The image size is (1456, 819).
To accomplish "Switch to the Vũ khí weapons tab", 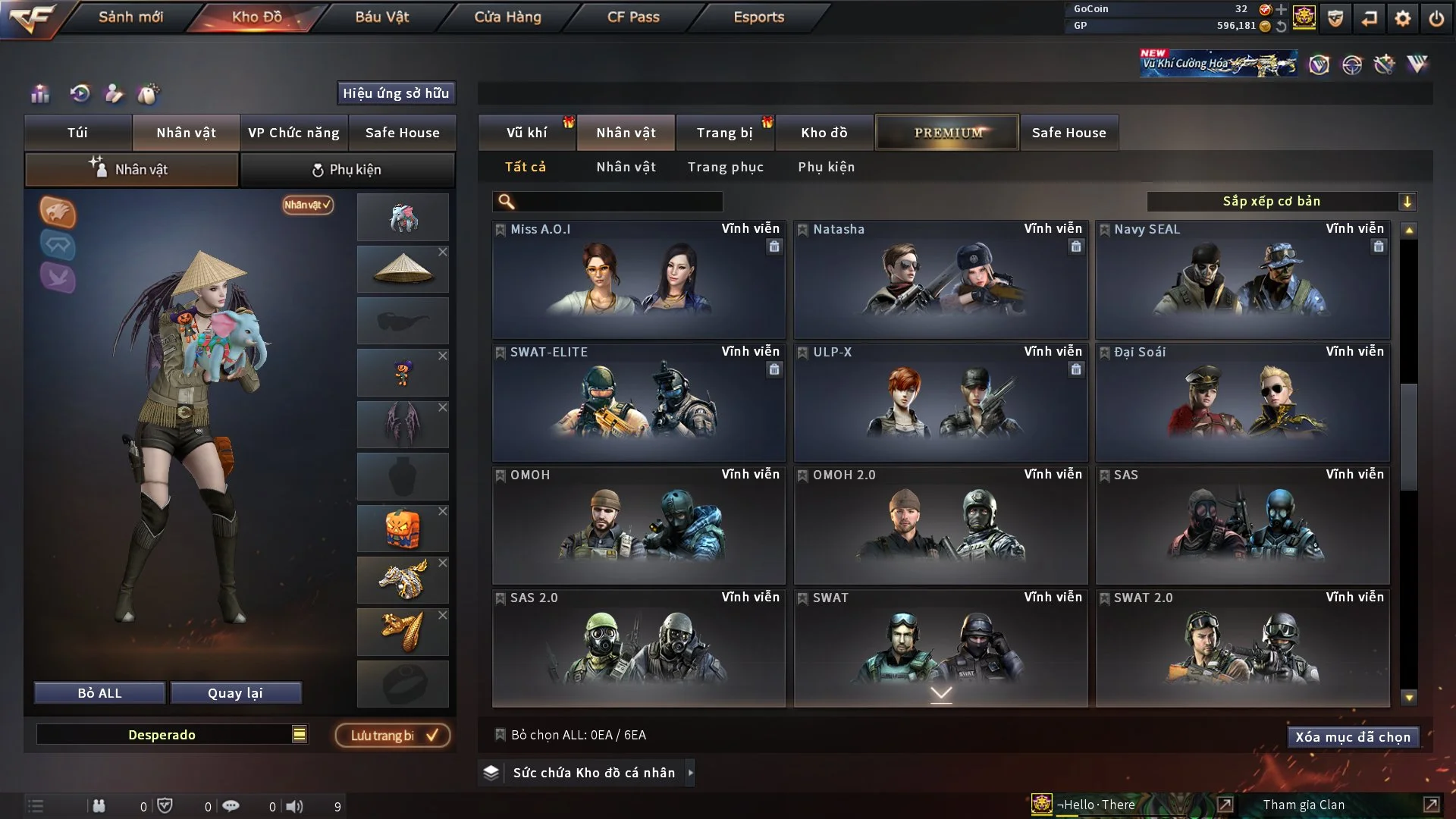I will 526,133.
